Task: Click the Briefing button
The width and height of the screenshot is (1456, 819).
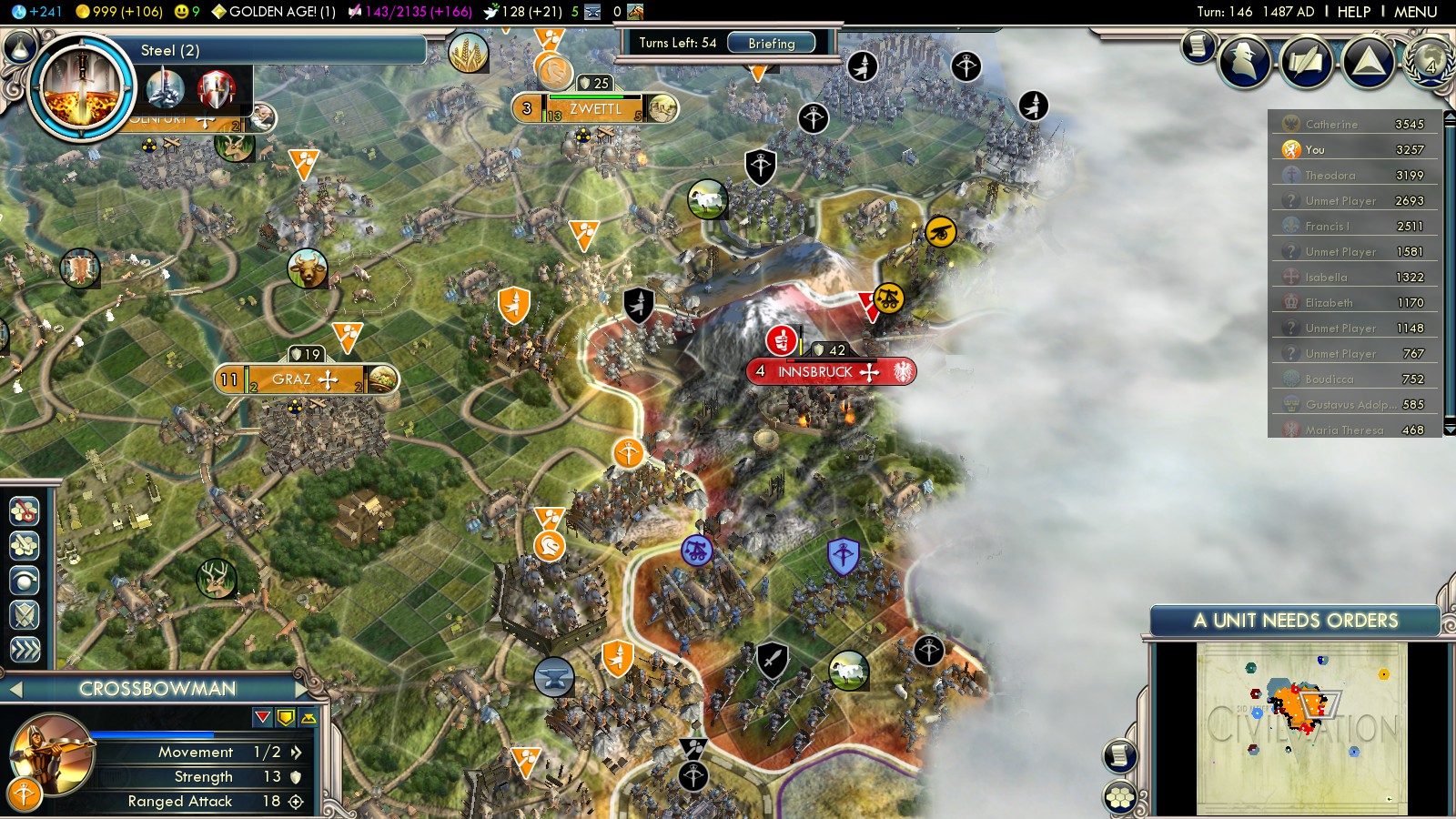Action: 771,43
